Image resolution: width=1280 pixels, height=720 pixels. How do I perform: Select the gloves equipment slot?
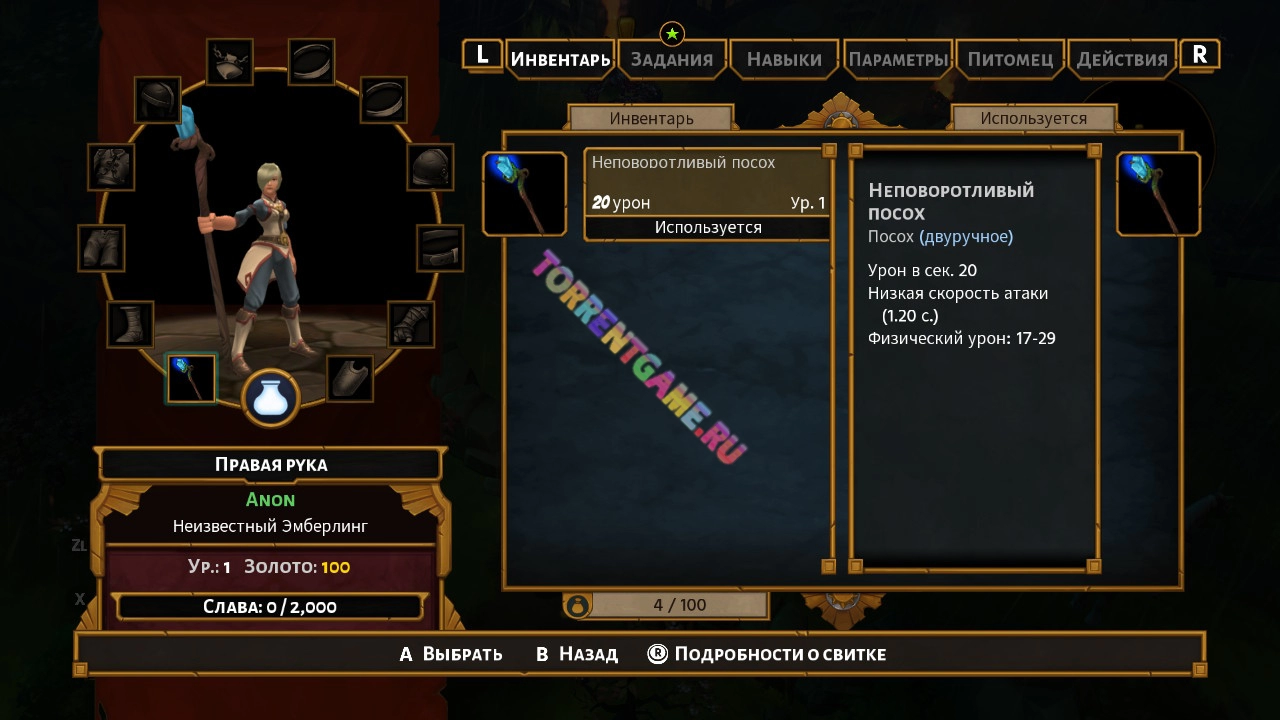coord(411,324)
